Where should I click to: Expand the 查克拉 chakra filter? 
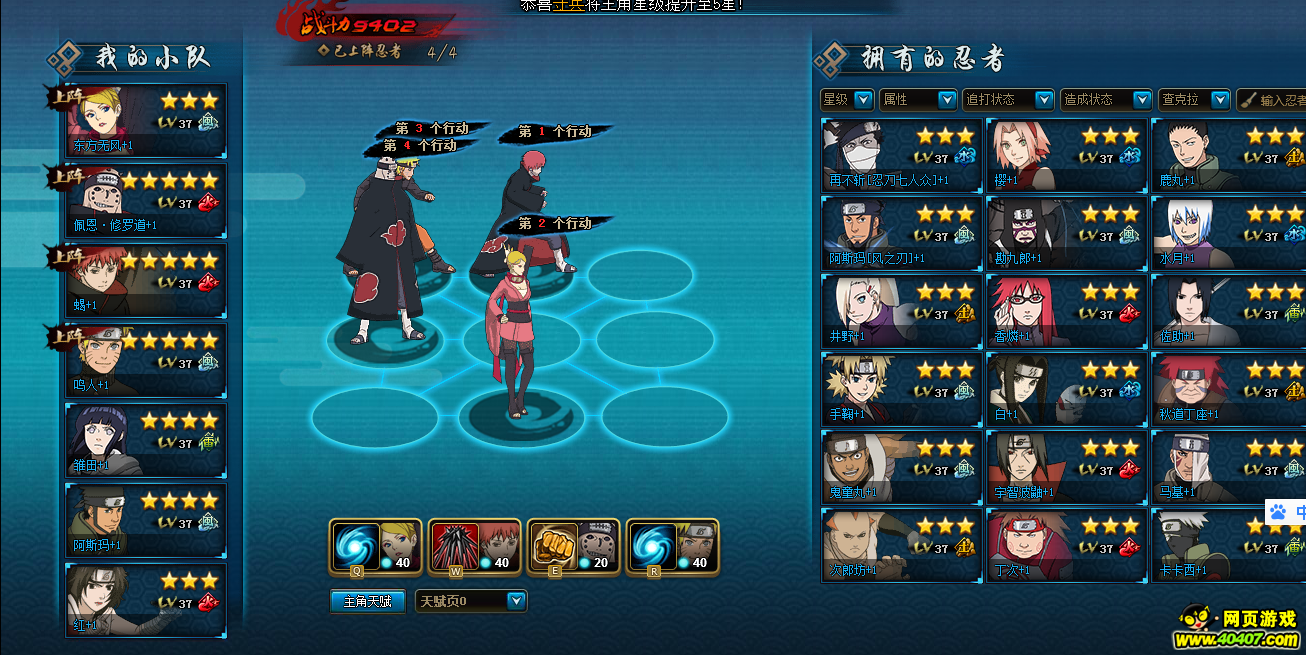tap(1194, 100)
